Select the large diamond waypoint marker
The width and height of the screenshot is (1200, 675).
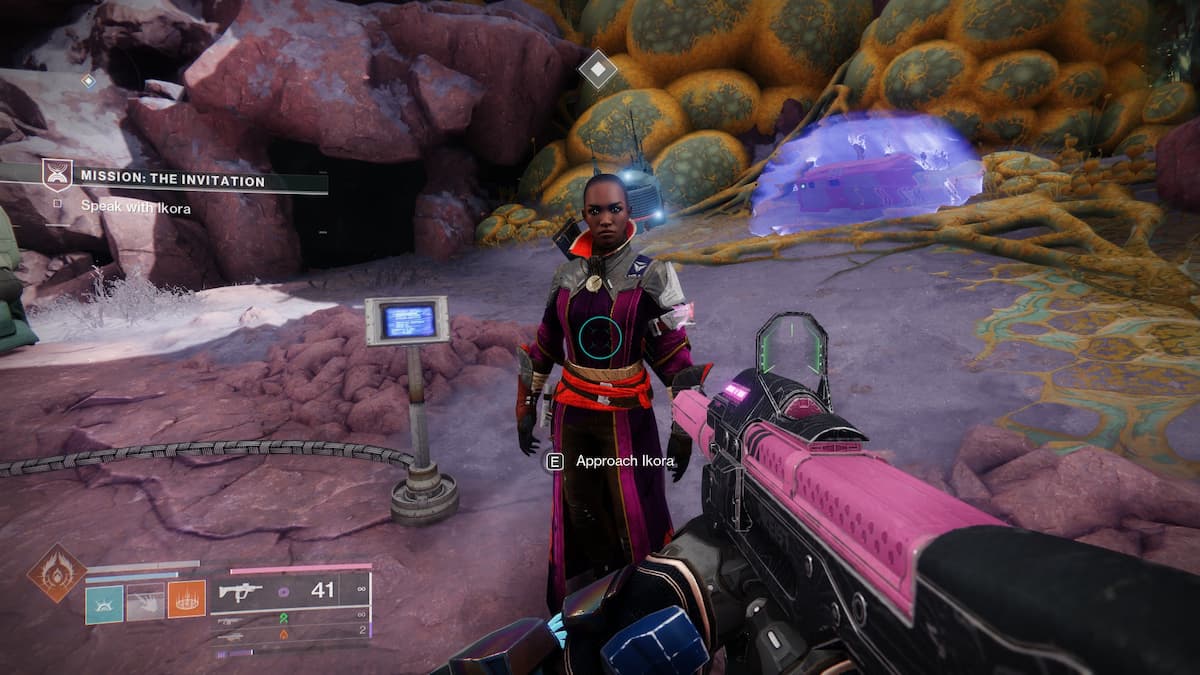pos(597,68)
